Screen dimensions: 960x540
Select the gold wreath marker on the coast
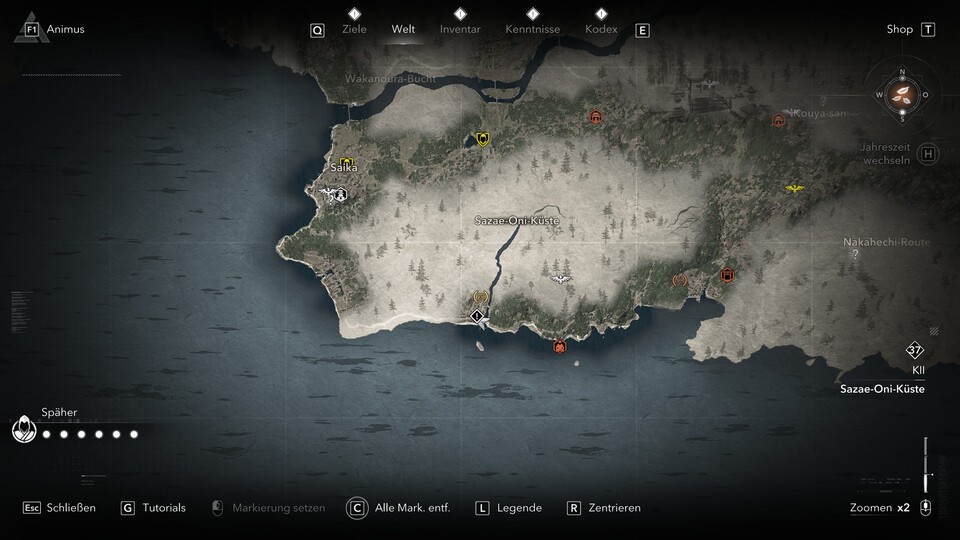(x=480, y=297)
